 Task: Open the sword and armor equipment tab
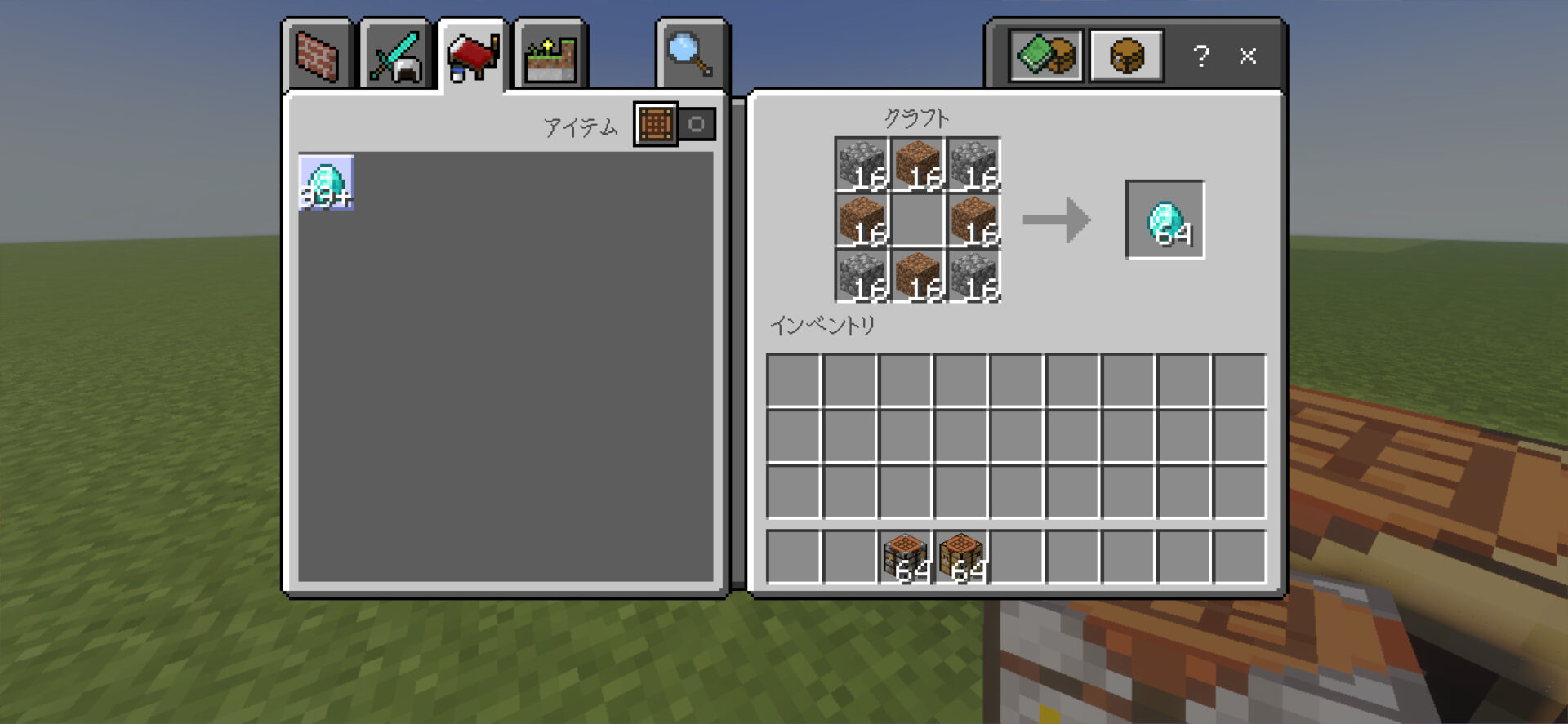pyautogui.click(x=395, y=56)
